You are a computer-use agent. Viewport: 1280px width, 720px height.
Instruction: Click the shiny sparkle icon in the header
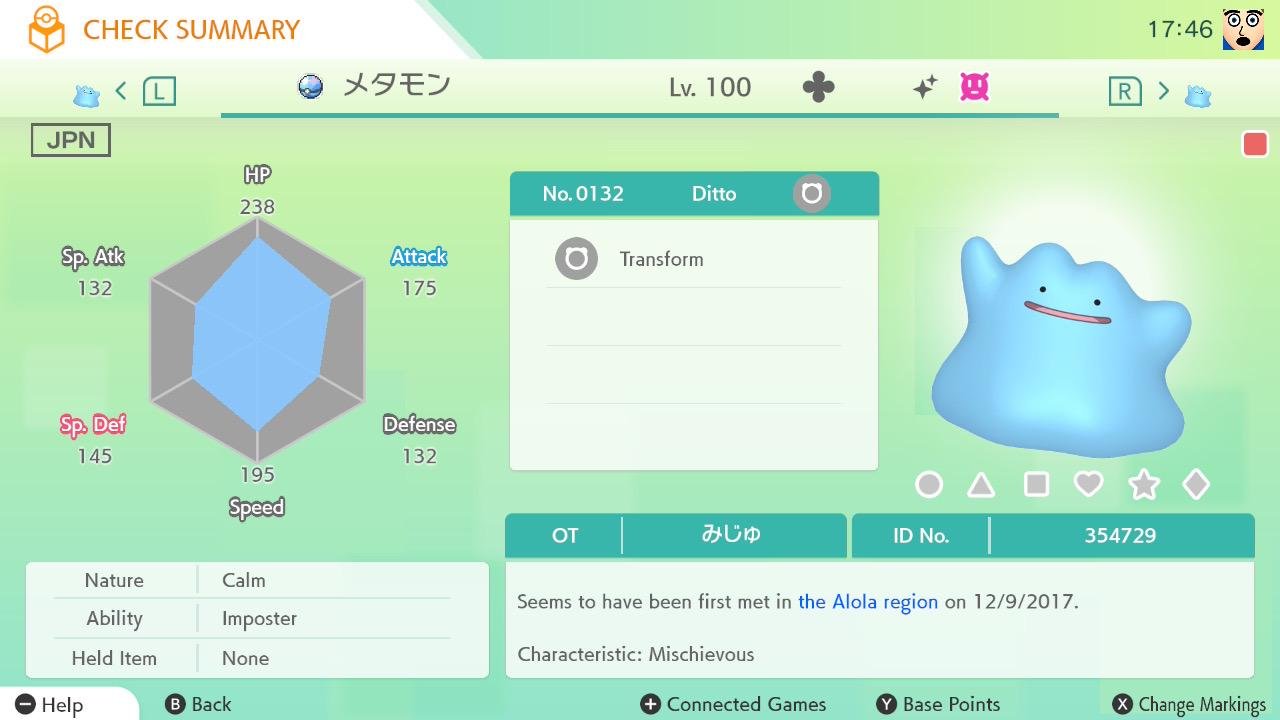click(925, 86)
